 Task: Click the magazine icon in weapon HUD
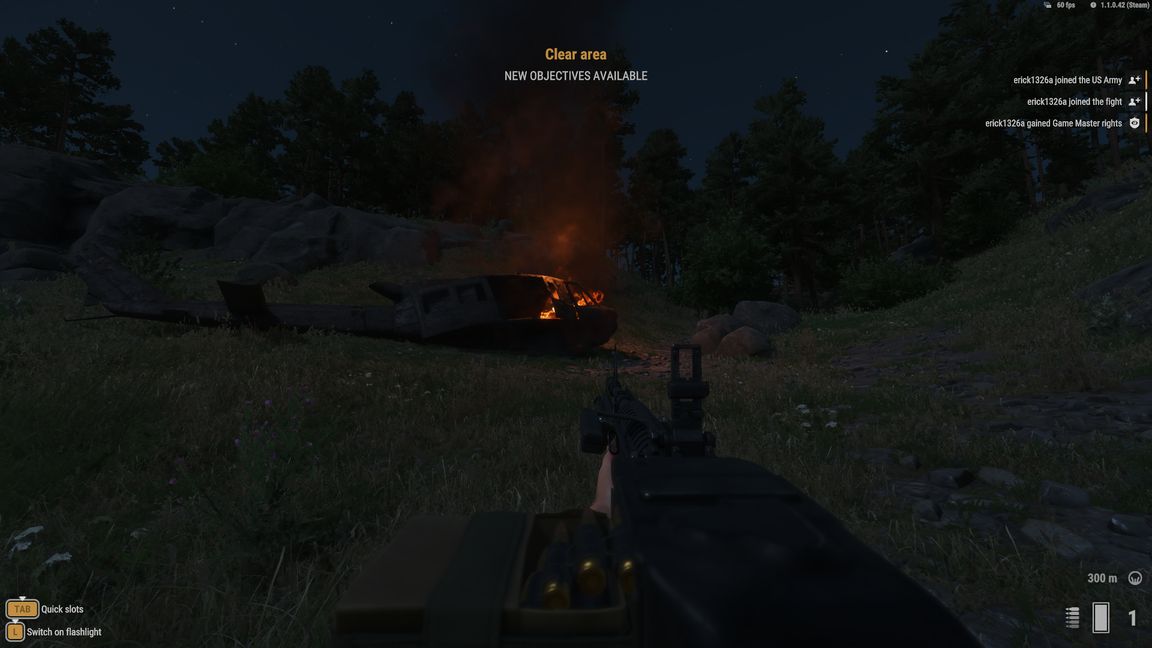click(1101, 618)
